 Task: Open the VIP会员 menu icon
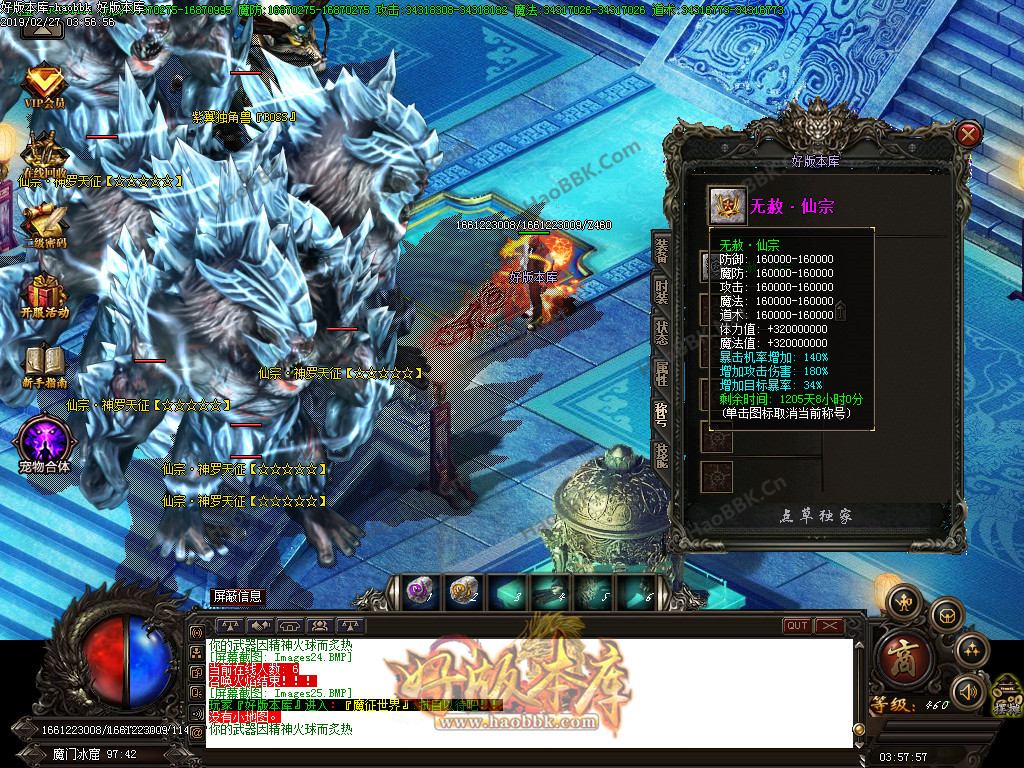click(44, 82)
